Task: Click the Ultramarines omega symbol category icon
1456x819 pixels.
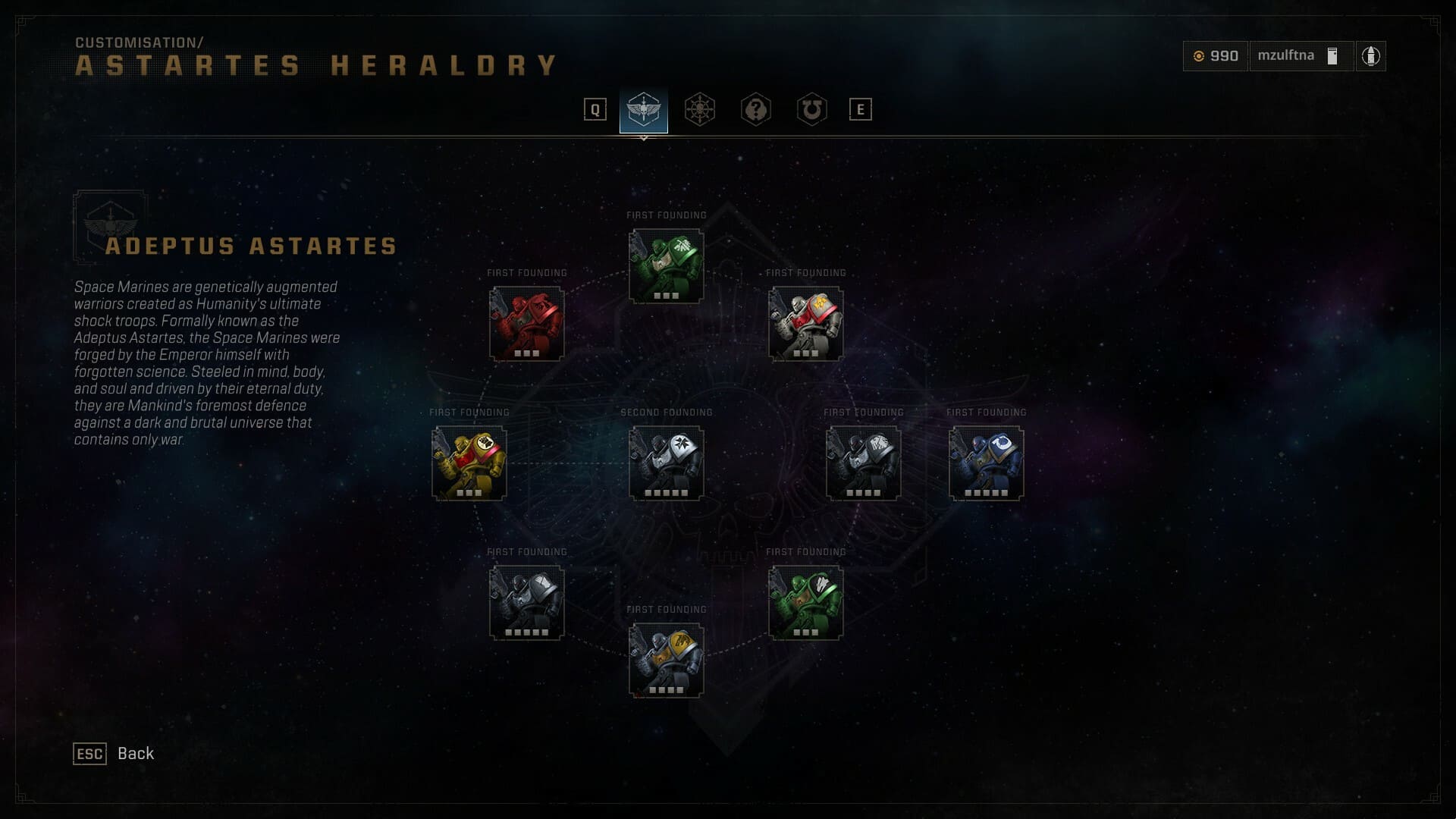Action: pyautogui.click(x=810, y=109)
